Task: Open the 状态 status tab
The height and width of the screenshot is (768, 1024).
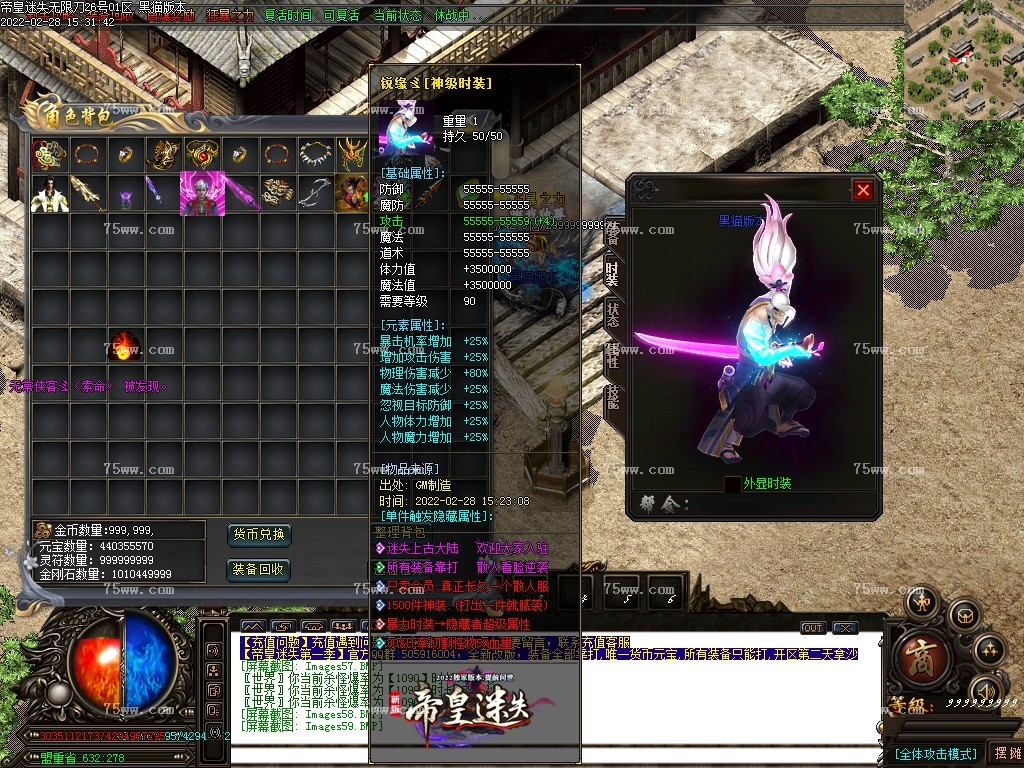Action: 612,314
